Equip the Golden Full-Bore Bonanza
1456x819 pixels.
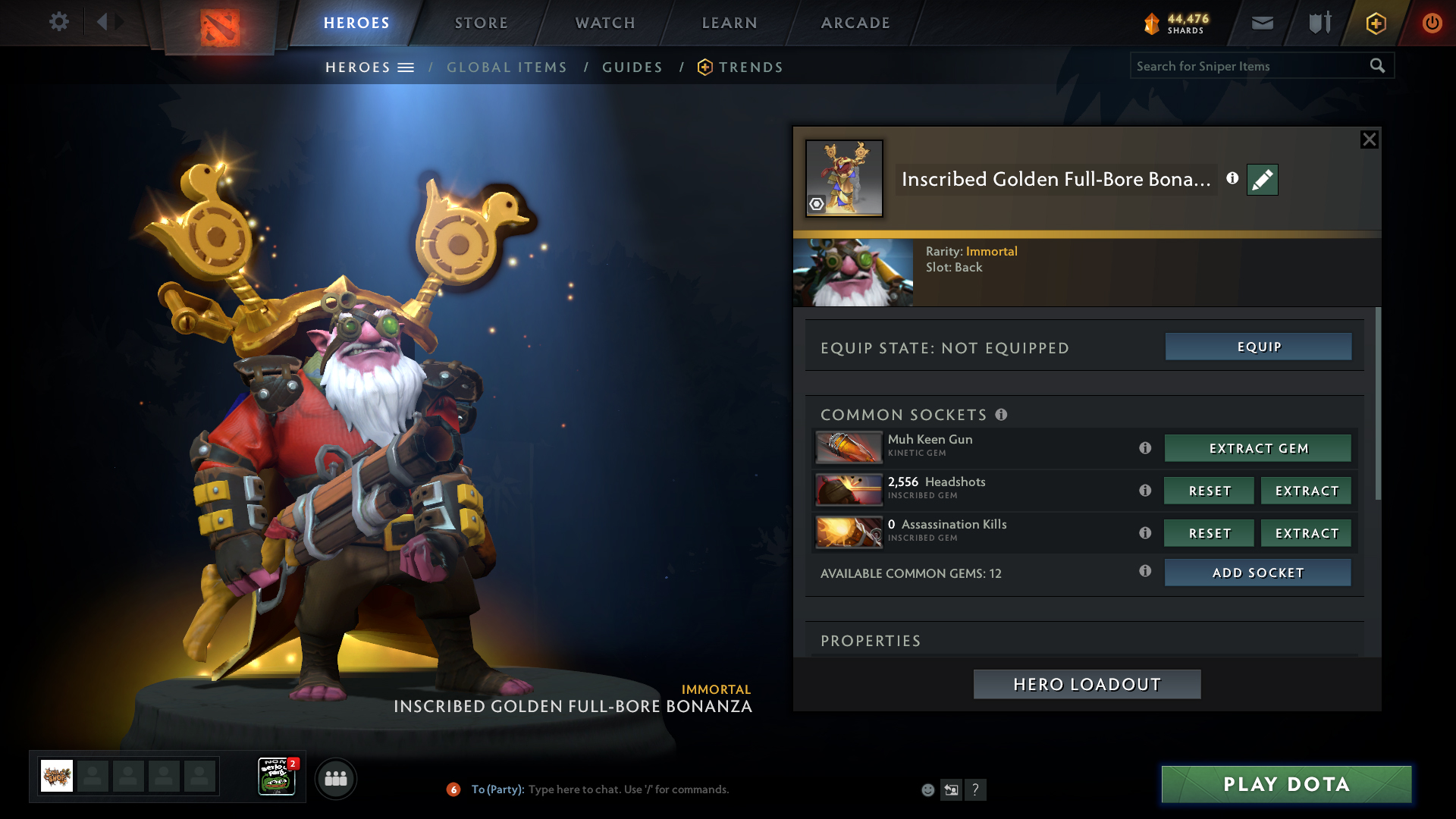click(x=1258, y=347)
